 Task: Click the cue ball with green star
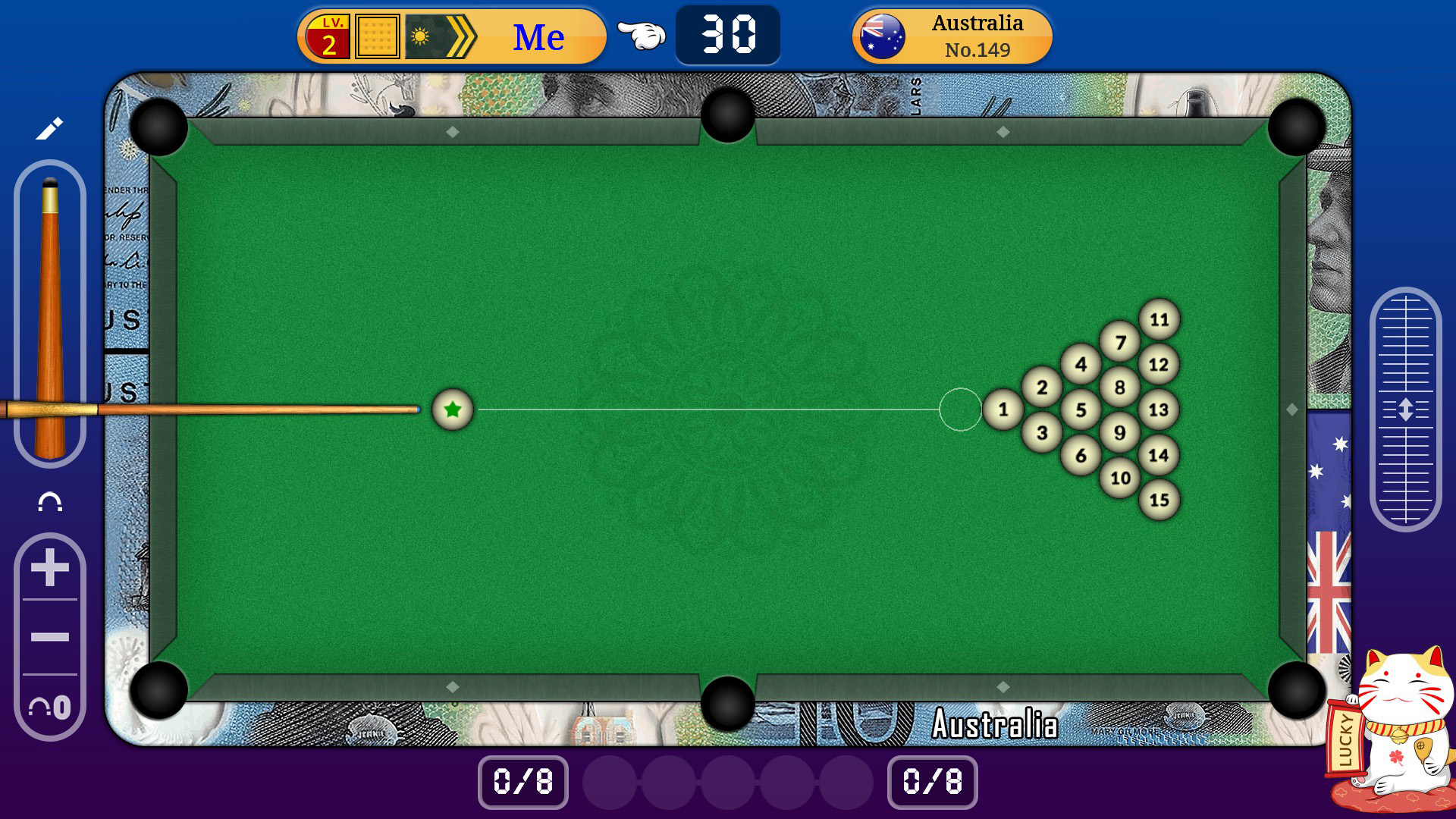[x=453, y=409]
